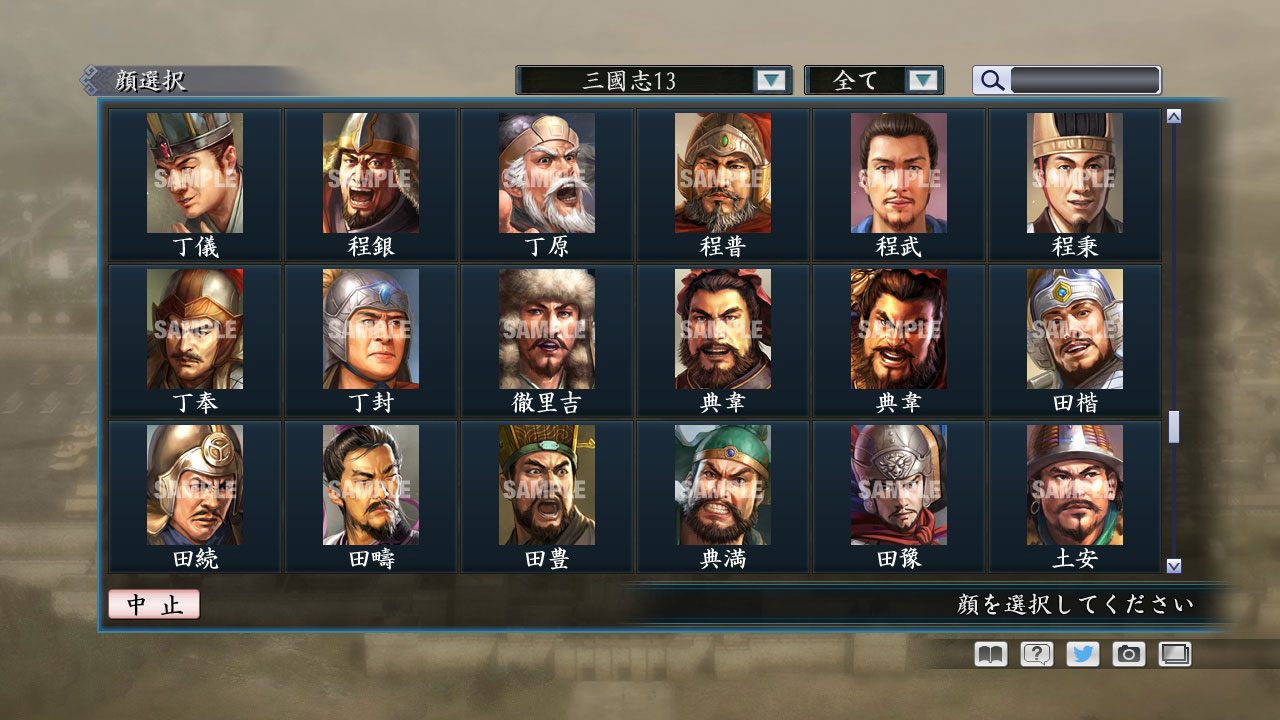Click the help question mark icon
Screen dimensions: 1280x720
1035,654
